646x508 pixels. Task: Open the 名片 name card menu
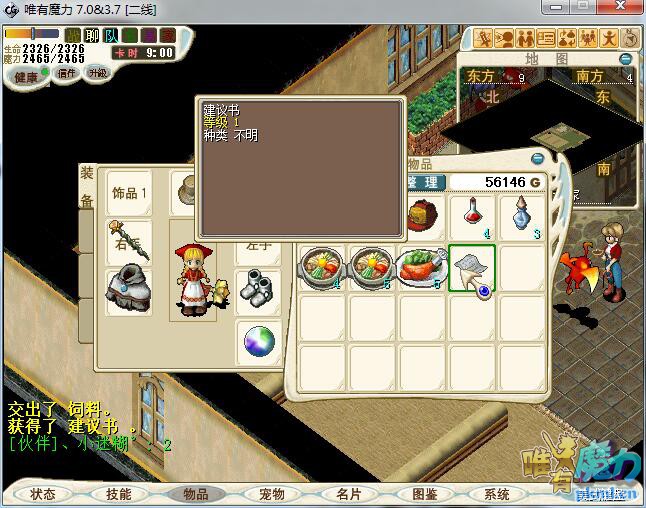(348, 494)
